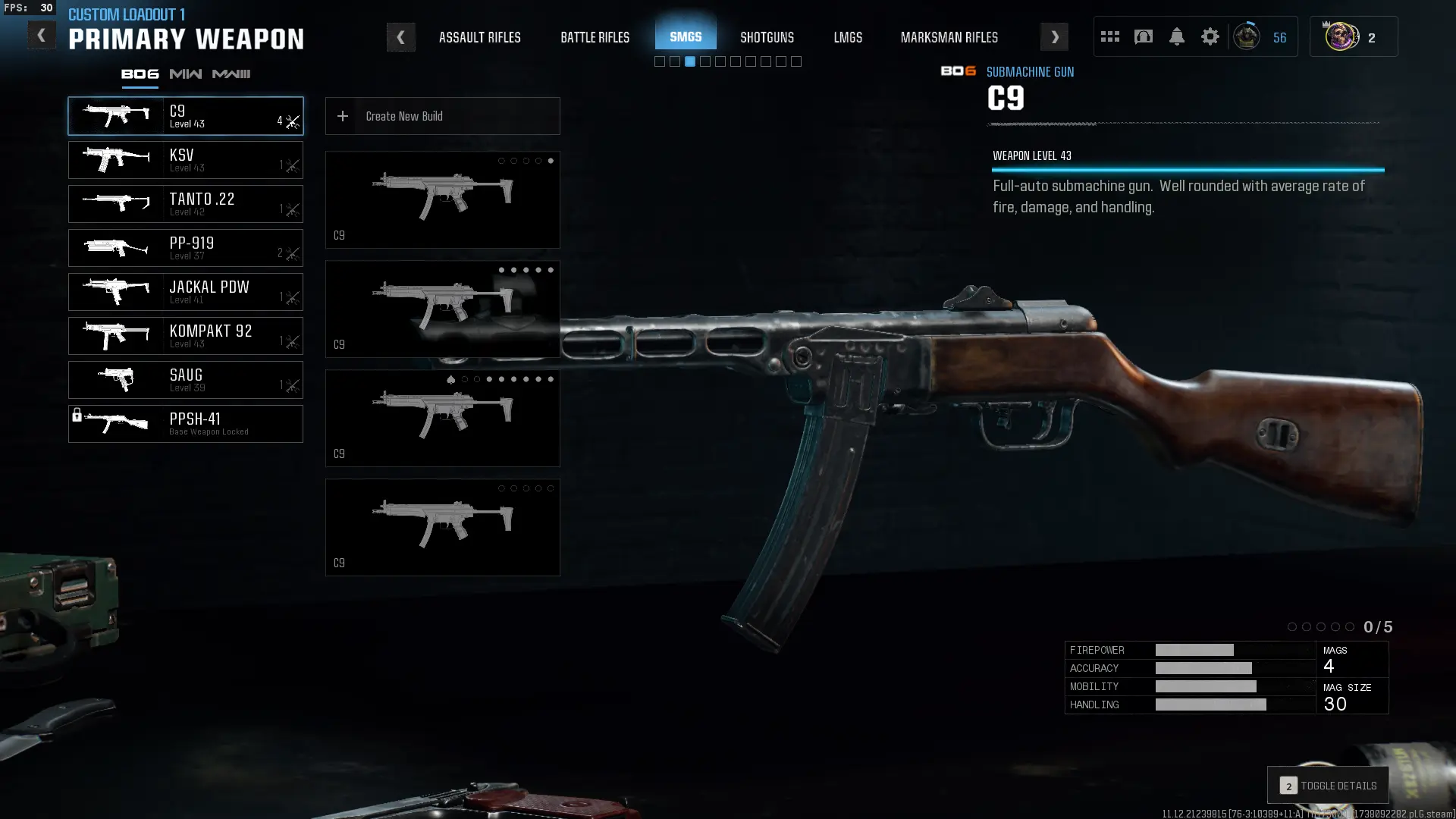Choose the Kompakt 92 SMG
1456x819 pixels.
tap(186, 336)
